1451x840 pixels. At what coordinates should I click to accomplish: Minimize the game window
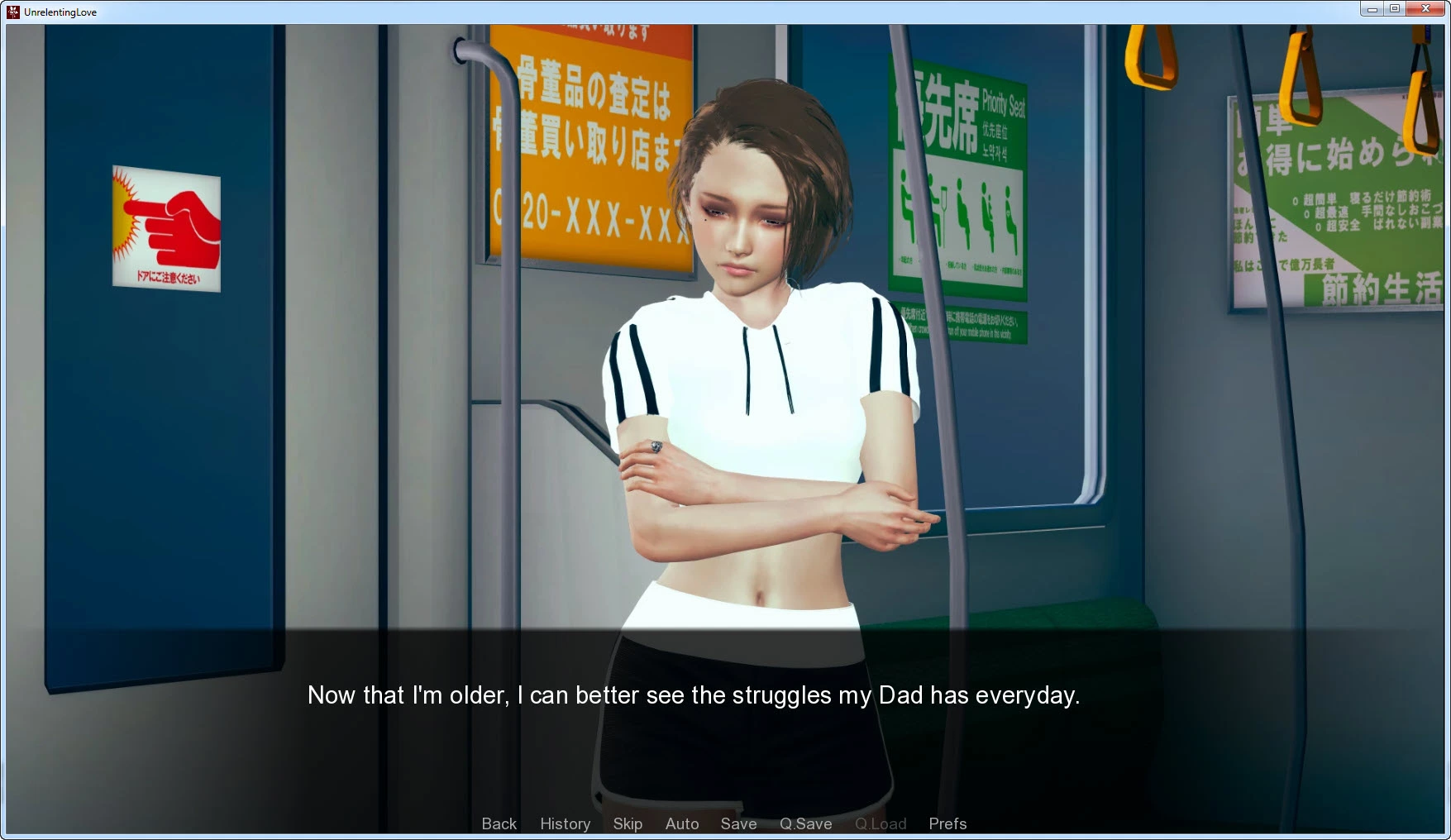coord(1372,9)
